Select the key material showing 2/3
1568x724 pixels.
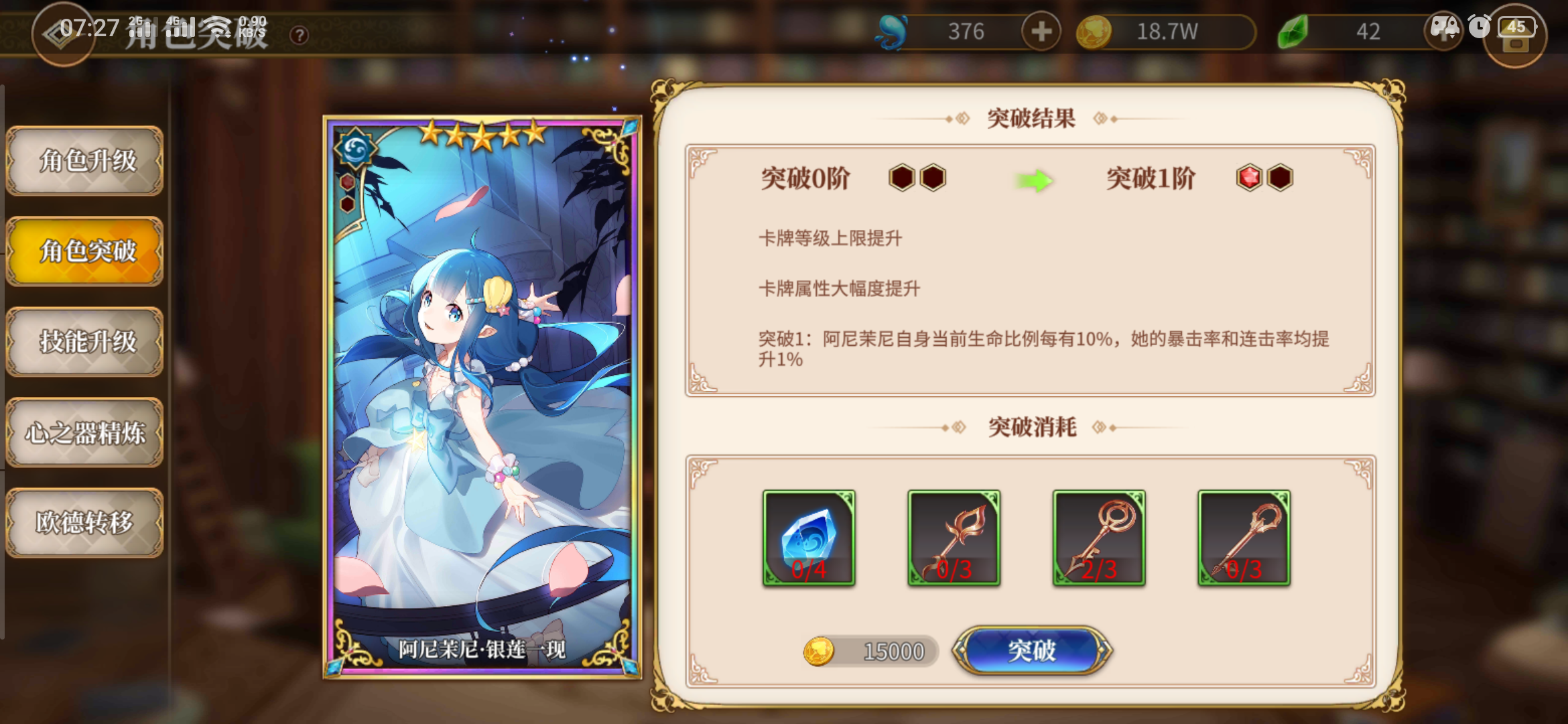1099,540
